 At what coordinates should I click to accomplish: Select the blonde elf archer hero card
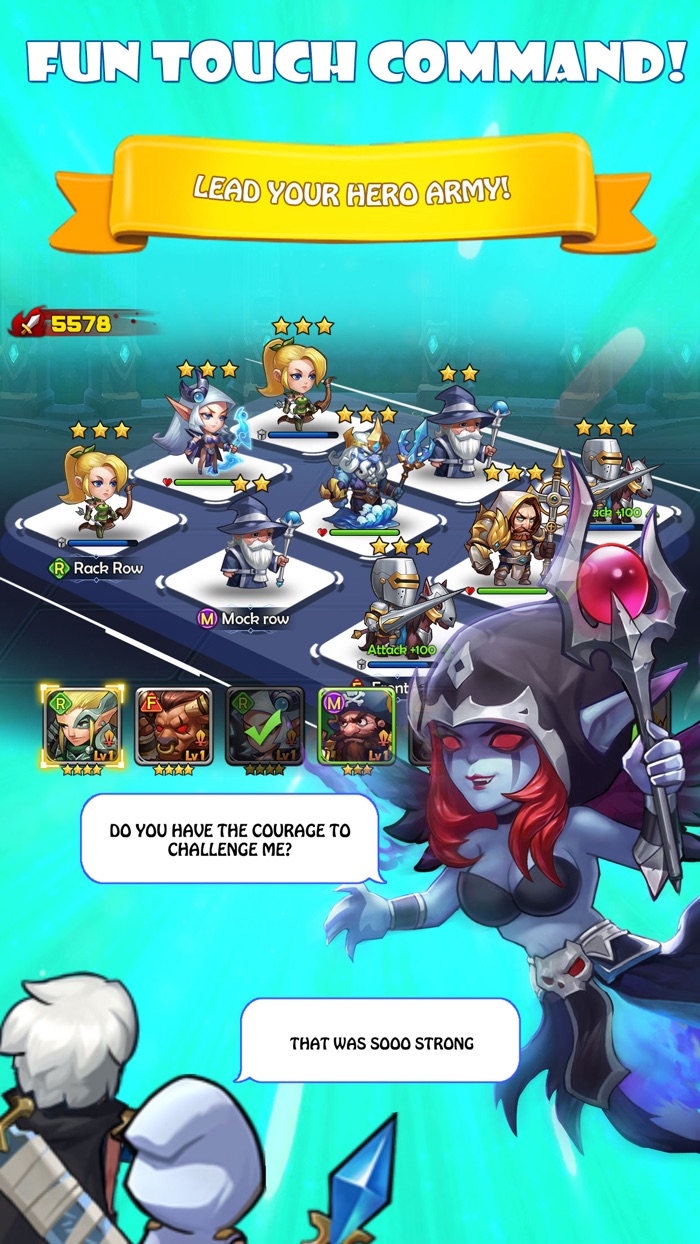coord(83,724)
